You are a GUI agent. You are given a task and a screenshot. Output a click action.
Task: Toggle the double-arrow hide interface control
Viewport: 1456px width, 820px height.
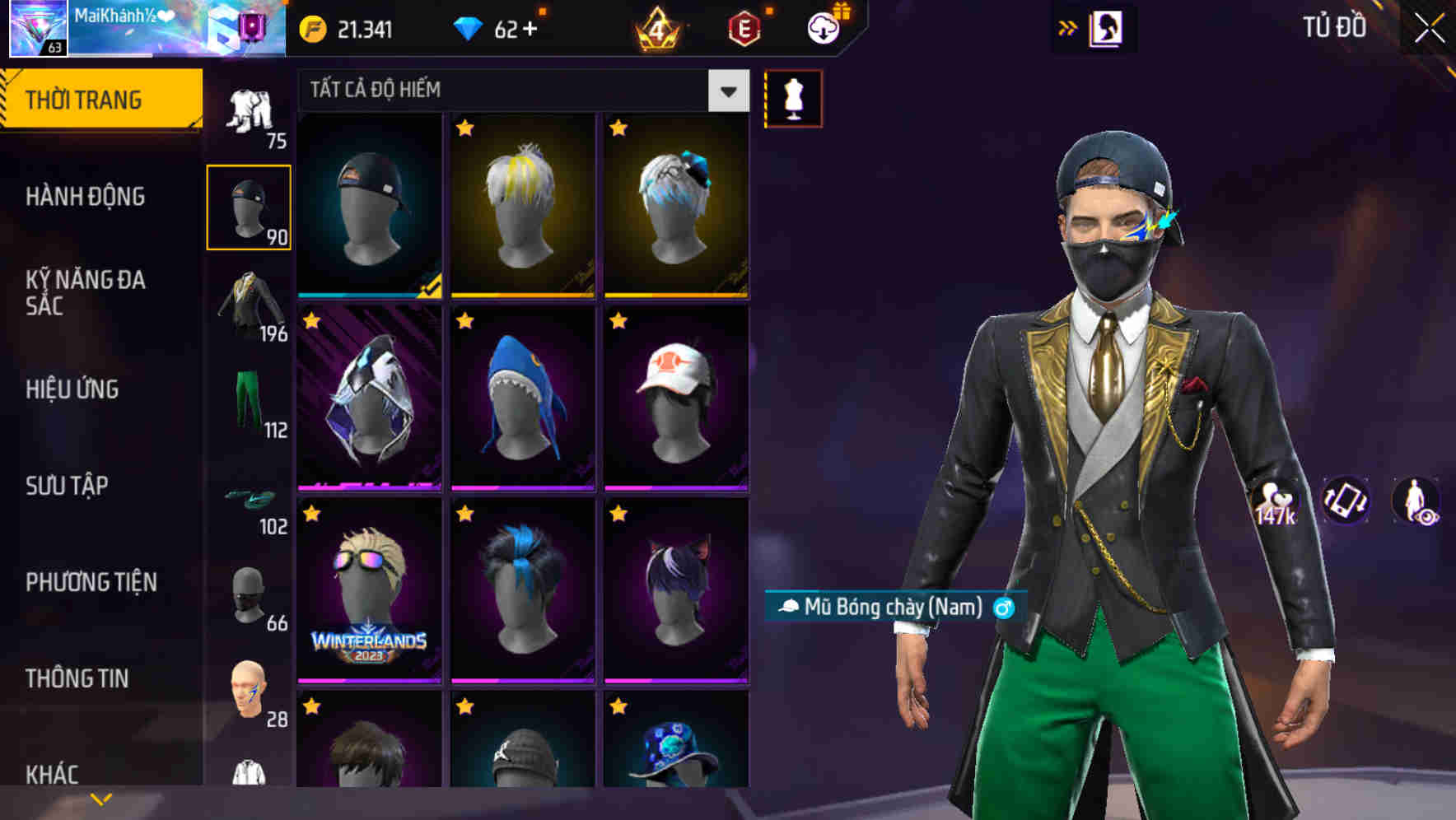[1067, 27]
